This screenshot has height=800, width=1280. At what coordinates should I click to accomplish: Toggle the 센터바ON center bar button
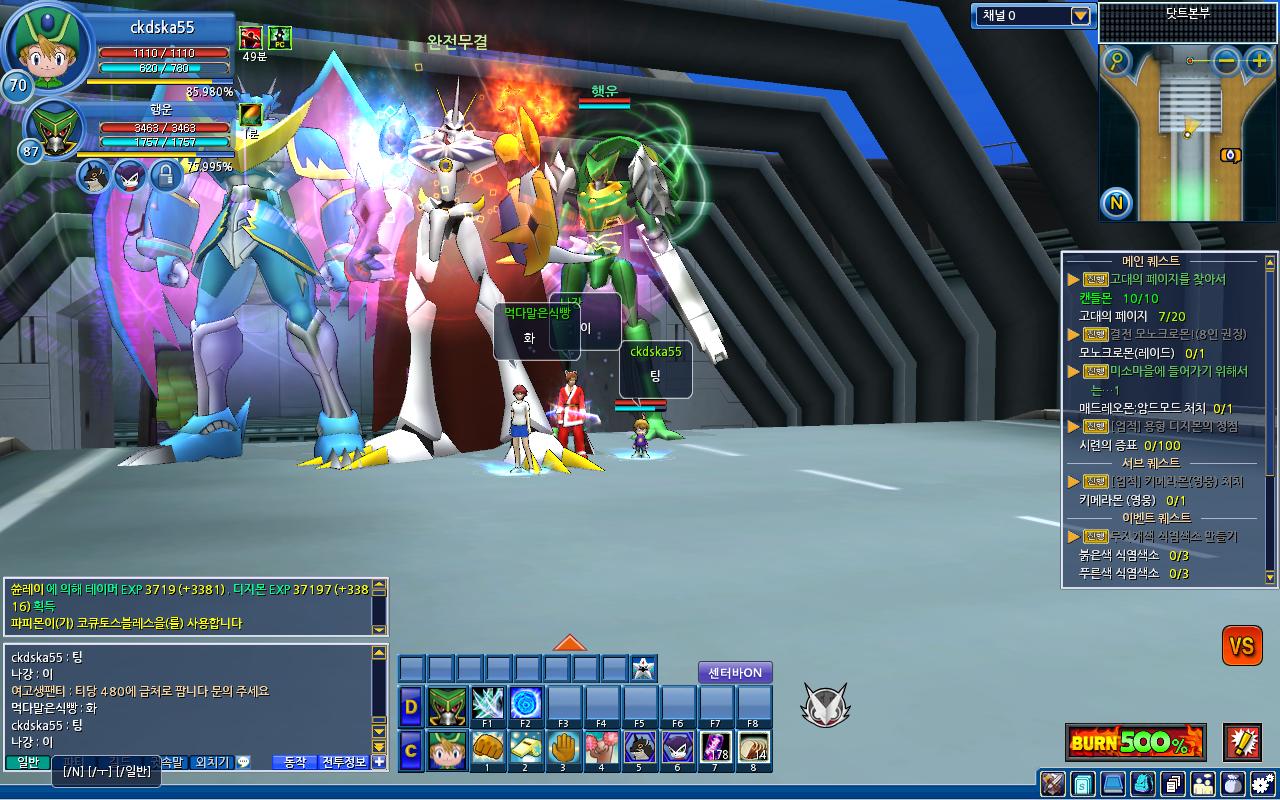click(x=735, y=673)
